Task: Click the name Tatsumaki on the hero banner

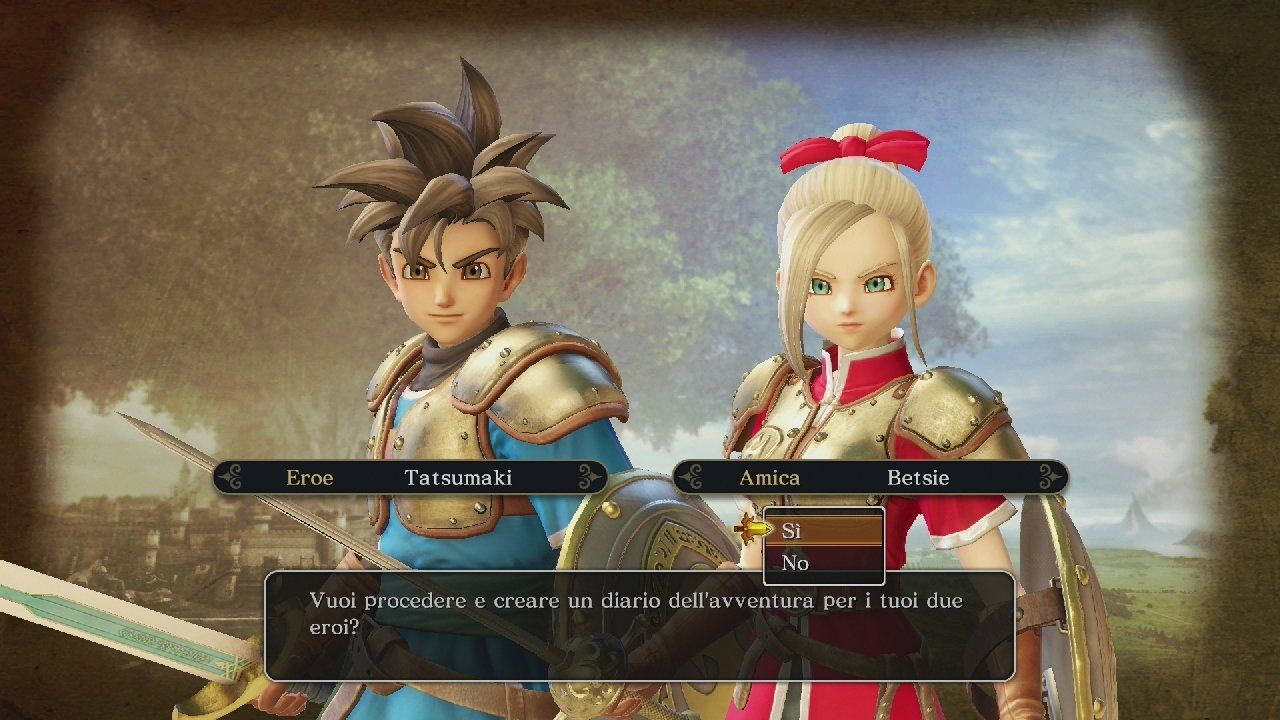Action: click(x=462, y=478)
